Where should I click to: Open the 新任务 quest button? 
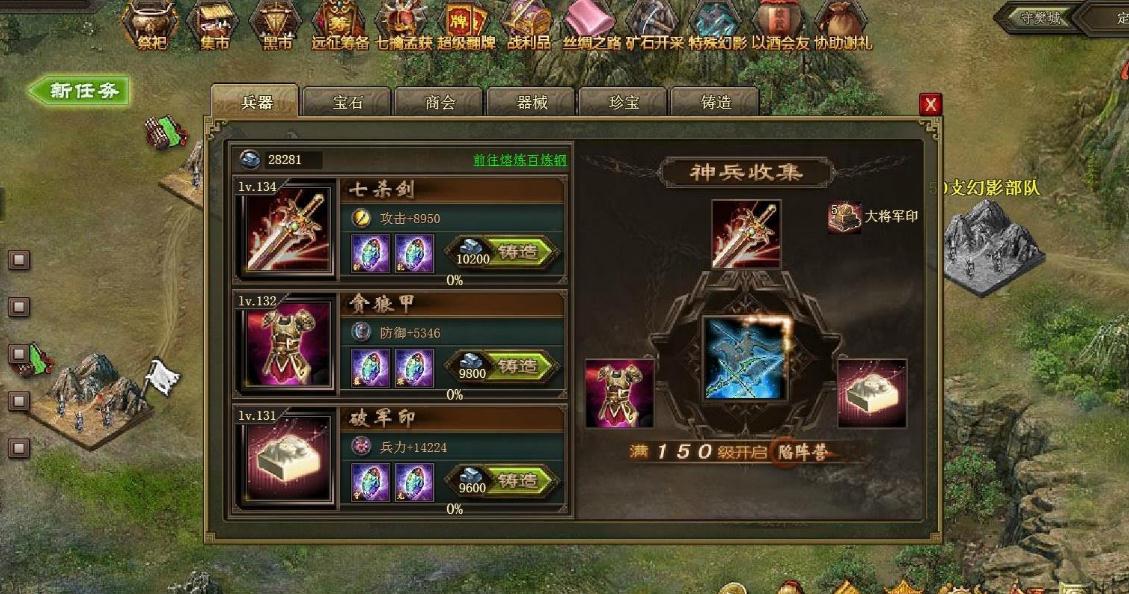click(x=79, y=91)
